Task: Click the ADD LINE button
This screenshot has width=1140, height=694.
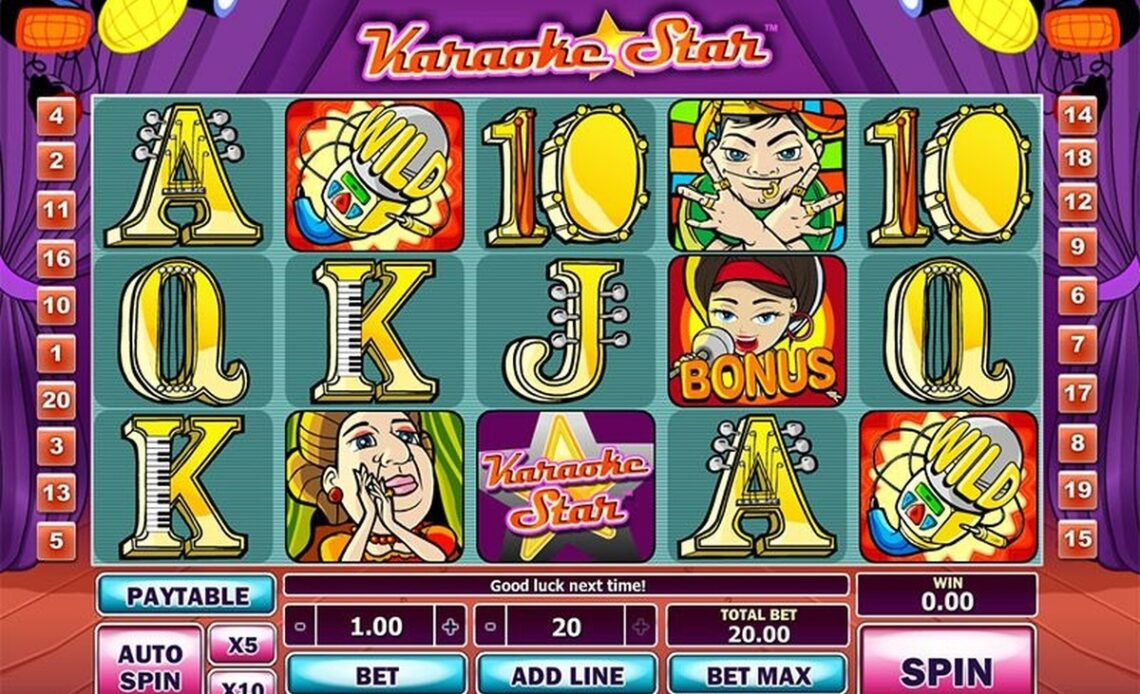Action: tap(566, 675)
